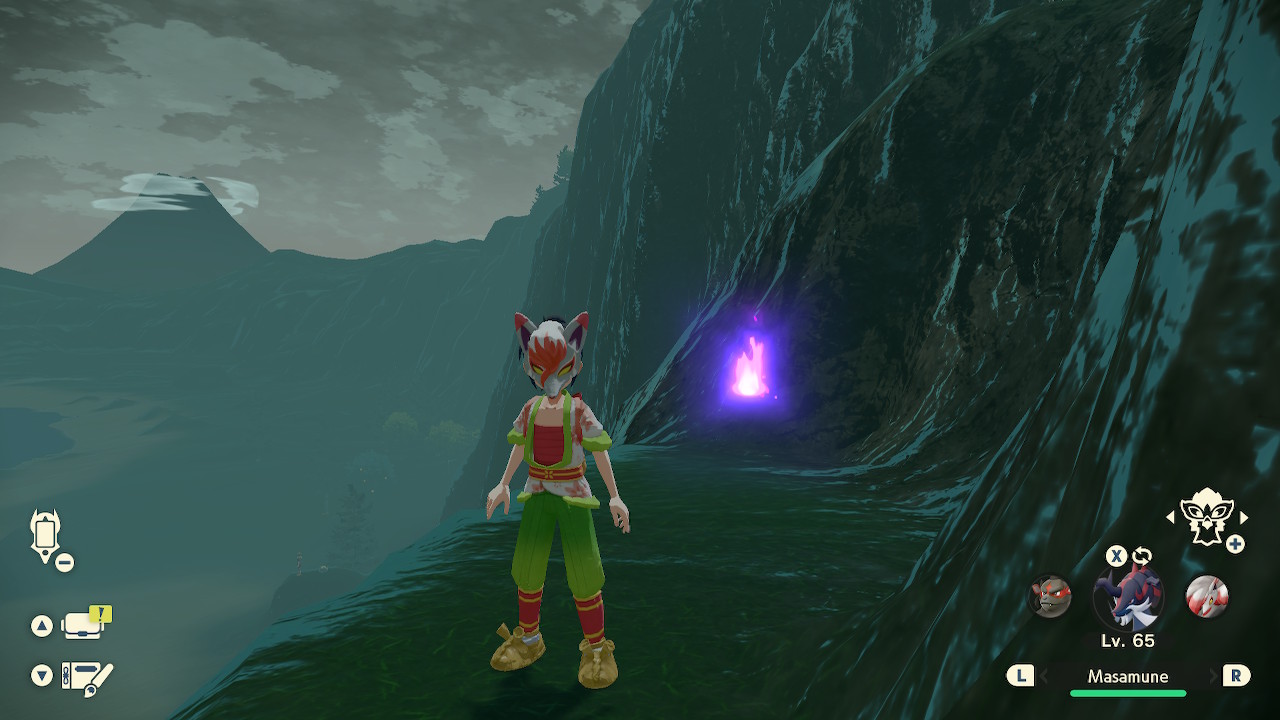
Task: Open the satchel with the alert badge
Action: [x=83, y=625]
